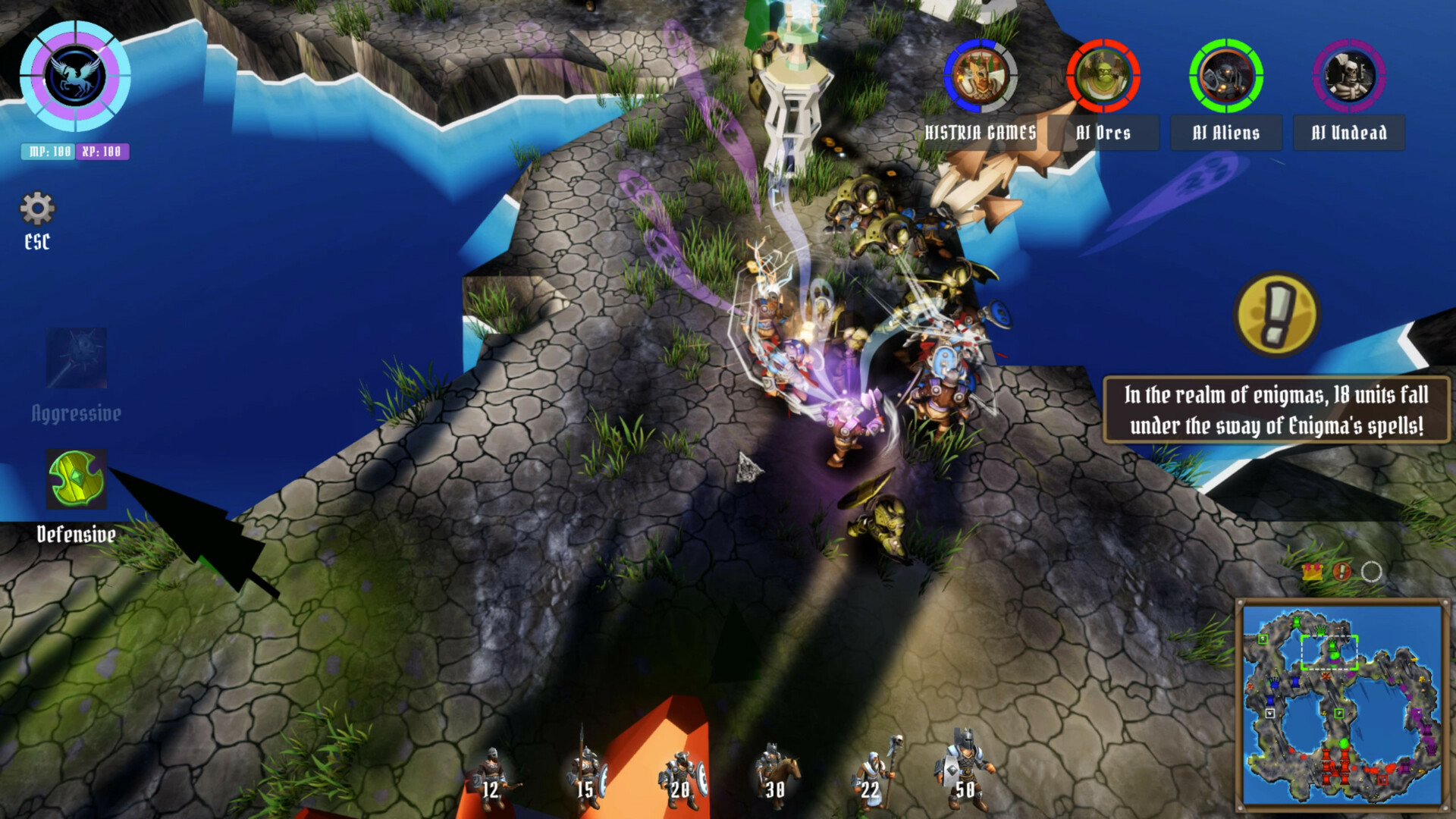Click the XP: 100 progress bar
Viewport: 1456px width, 819px height.
pos(103,150)
